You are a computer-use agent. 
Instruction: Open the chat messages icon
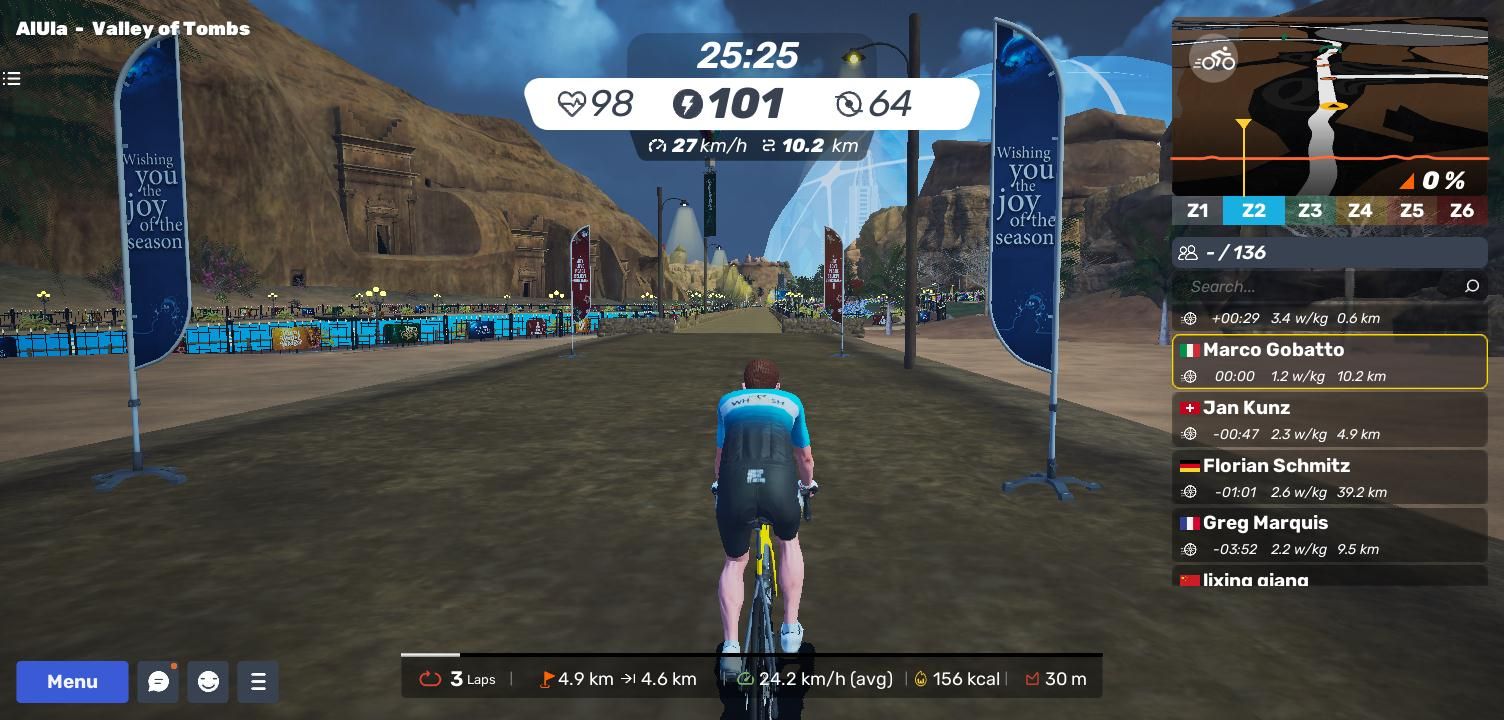point(158,682)
